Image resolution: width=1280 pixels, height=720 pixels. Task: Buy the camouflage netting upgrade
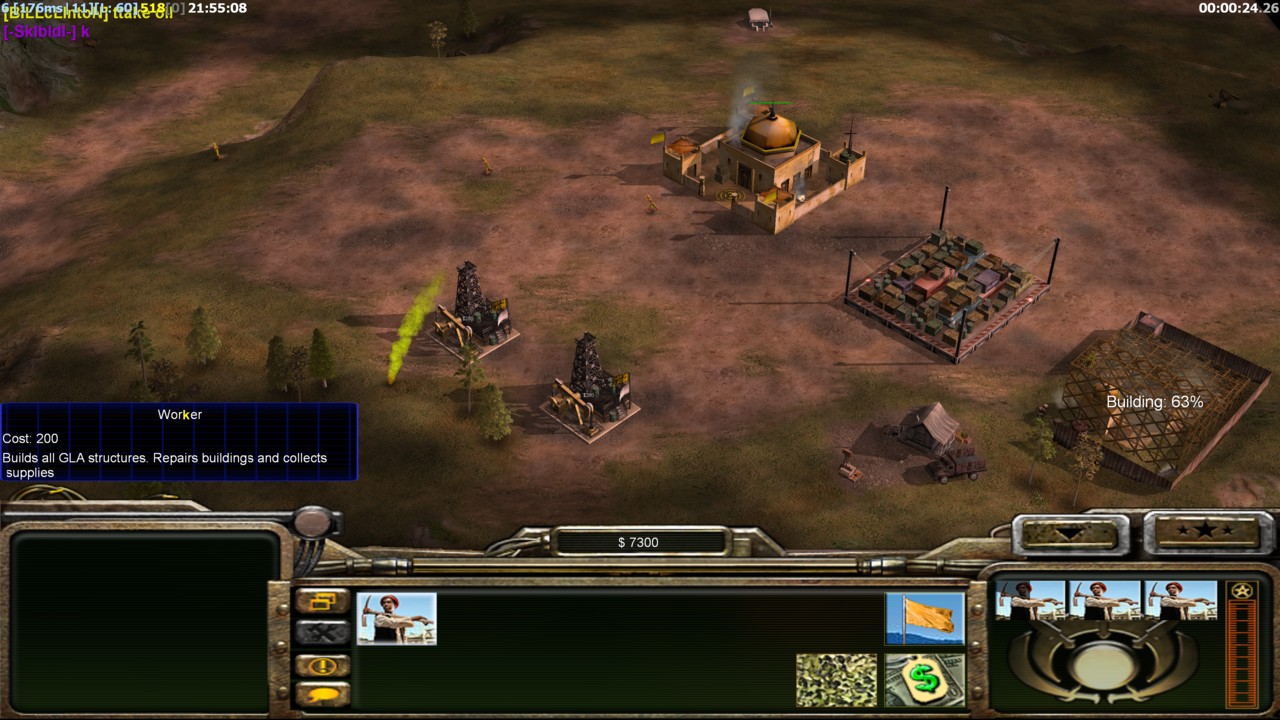pos(836,680)
